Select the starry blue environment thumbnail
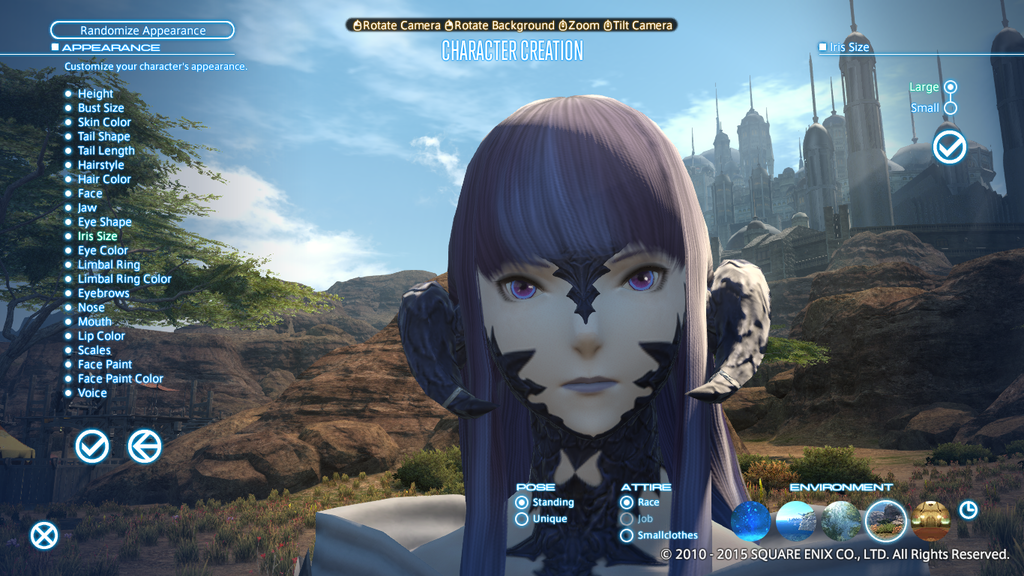This screenshot has height=576, width=1024. tap(751, 521)
